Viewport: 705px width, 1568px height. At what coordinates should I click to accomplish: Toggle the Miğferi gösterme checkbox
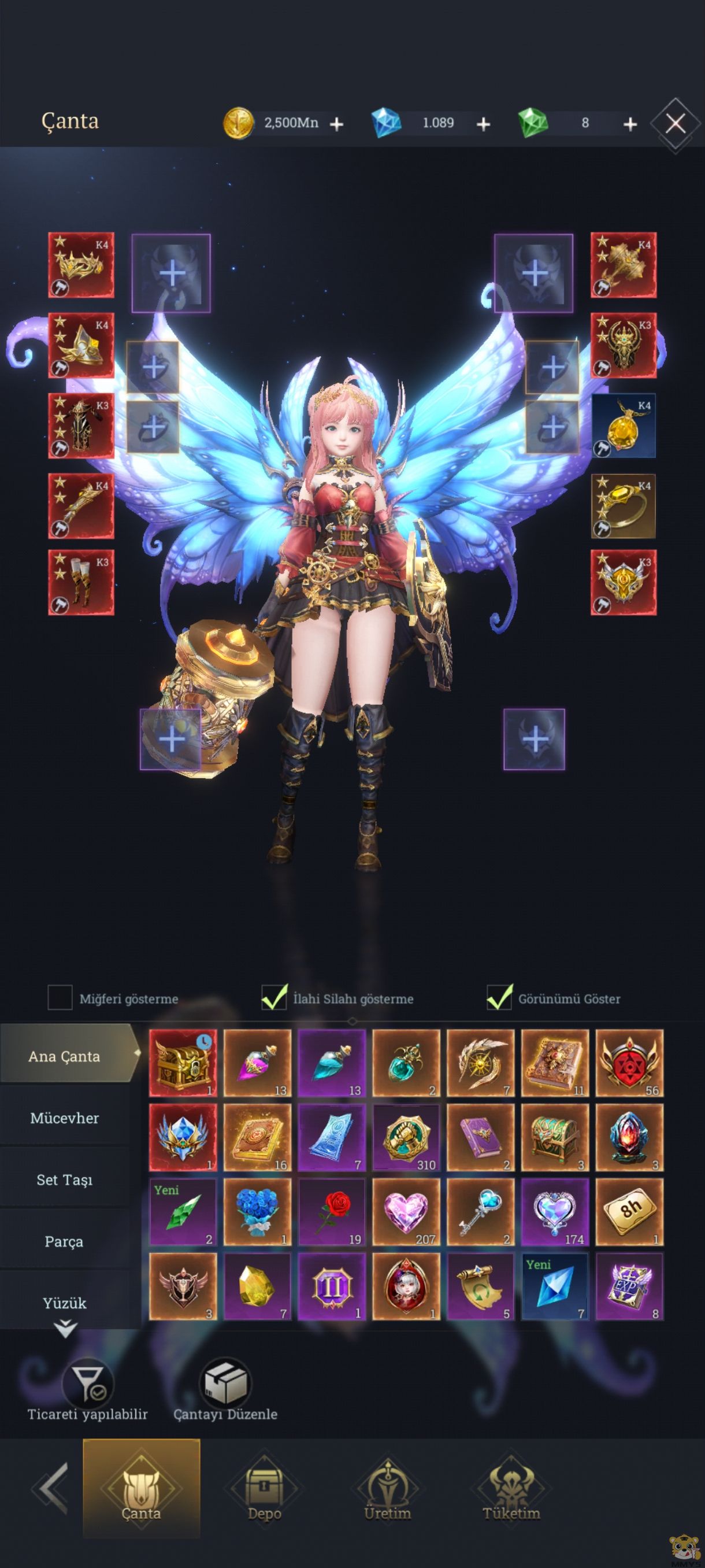tap(60, 998)
